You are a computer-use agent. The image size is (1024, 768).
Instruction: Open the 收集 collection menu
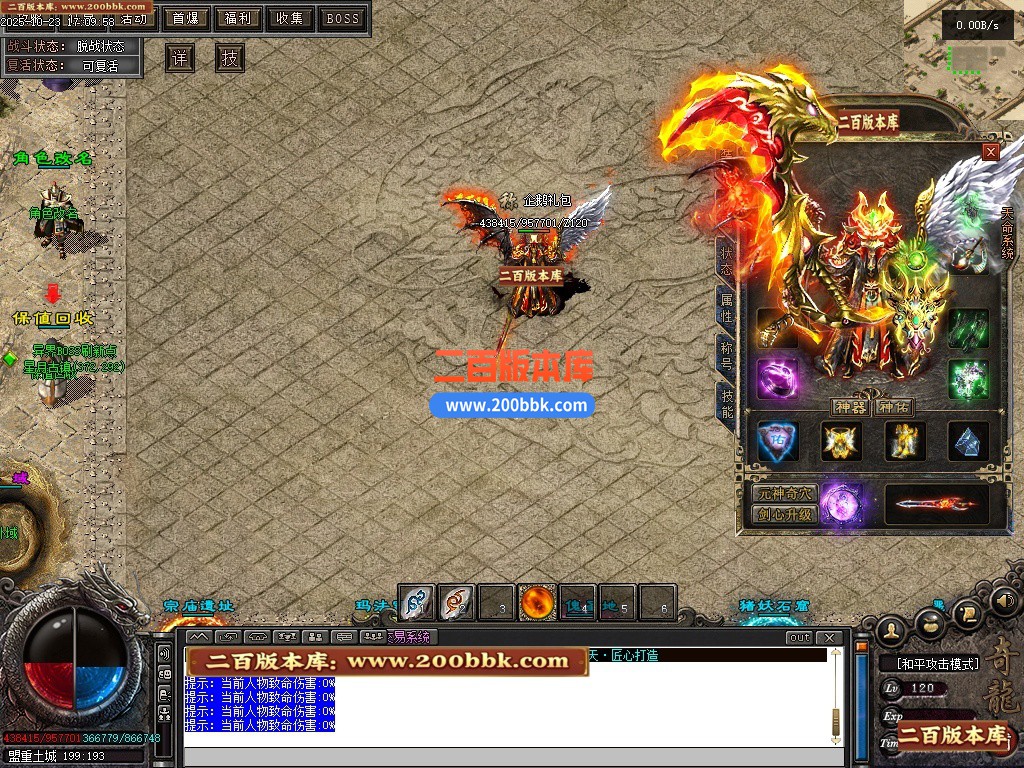(290, 18)
